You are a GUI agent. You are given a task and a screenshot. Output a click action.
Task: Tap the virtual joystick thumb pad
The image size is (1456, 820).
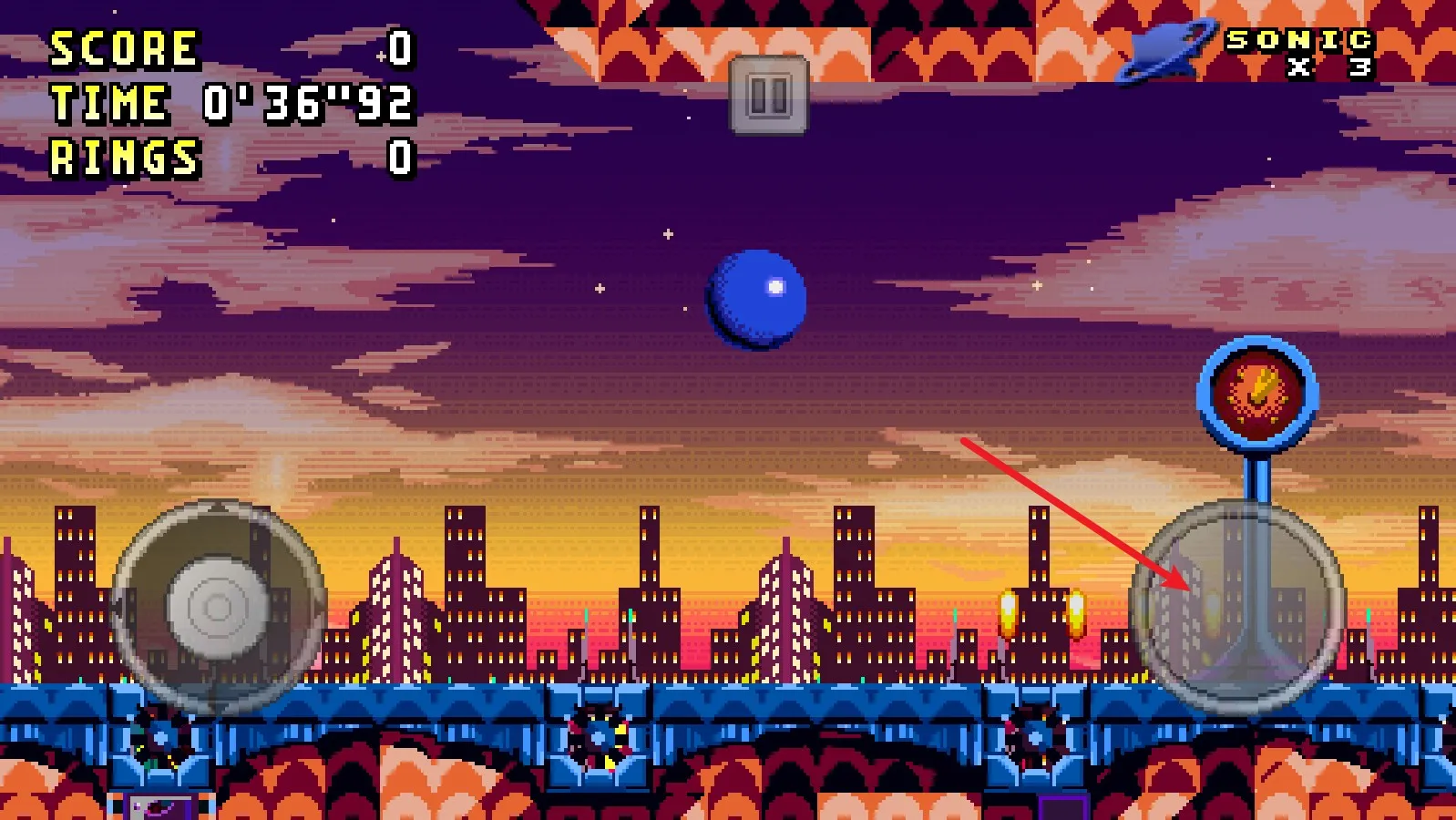[217, 607]
